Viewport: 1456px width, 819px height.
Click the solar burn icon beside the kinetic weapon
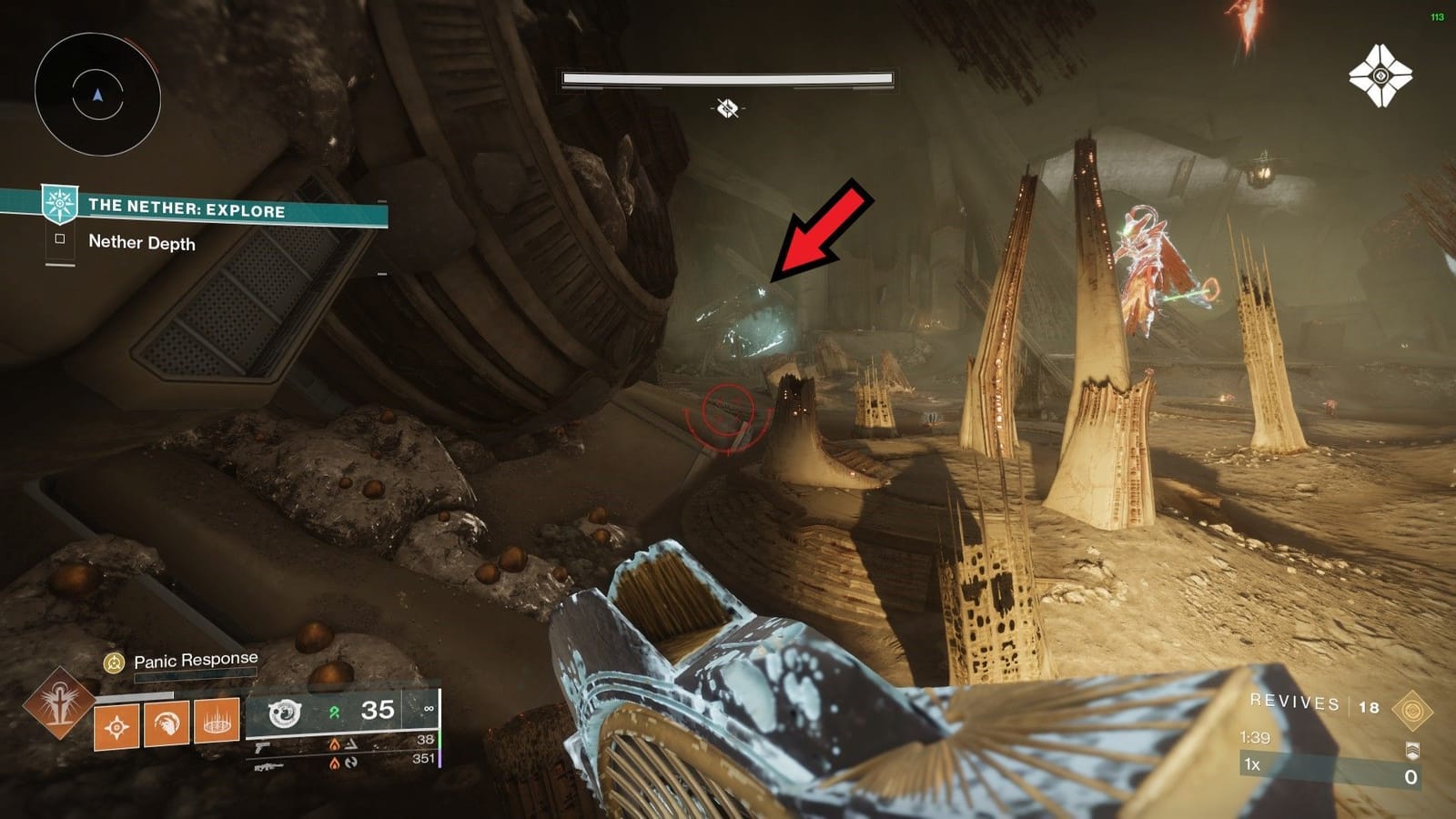pos(336,745)
